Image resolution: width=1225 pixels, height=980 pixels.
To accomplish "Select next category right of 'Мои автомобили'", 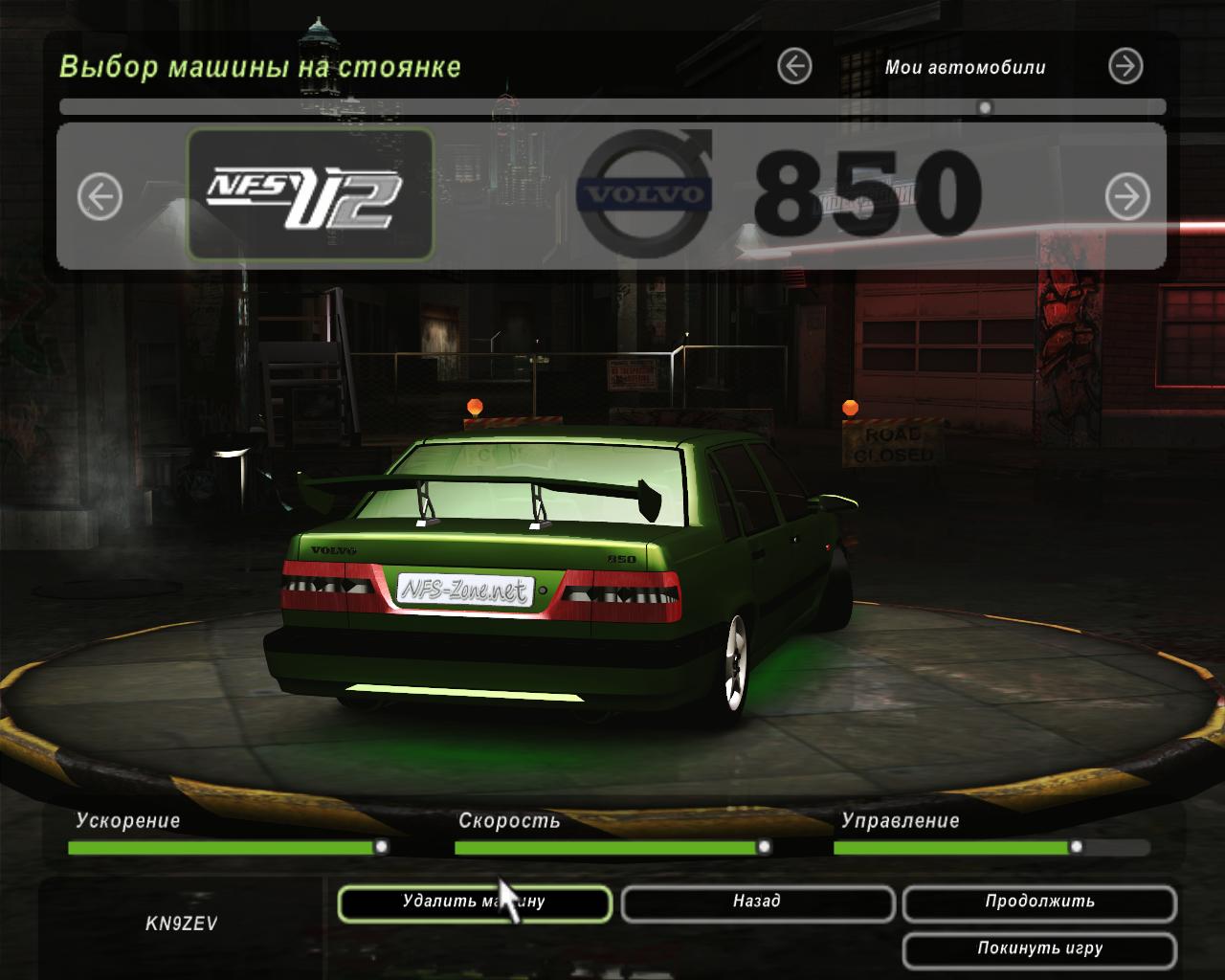I will [x=1125, y=66].
